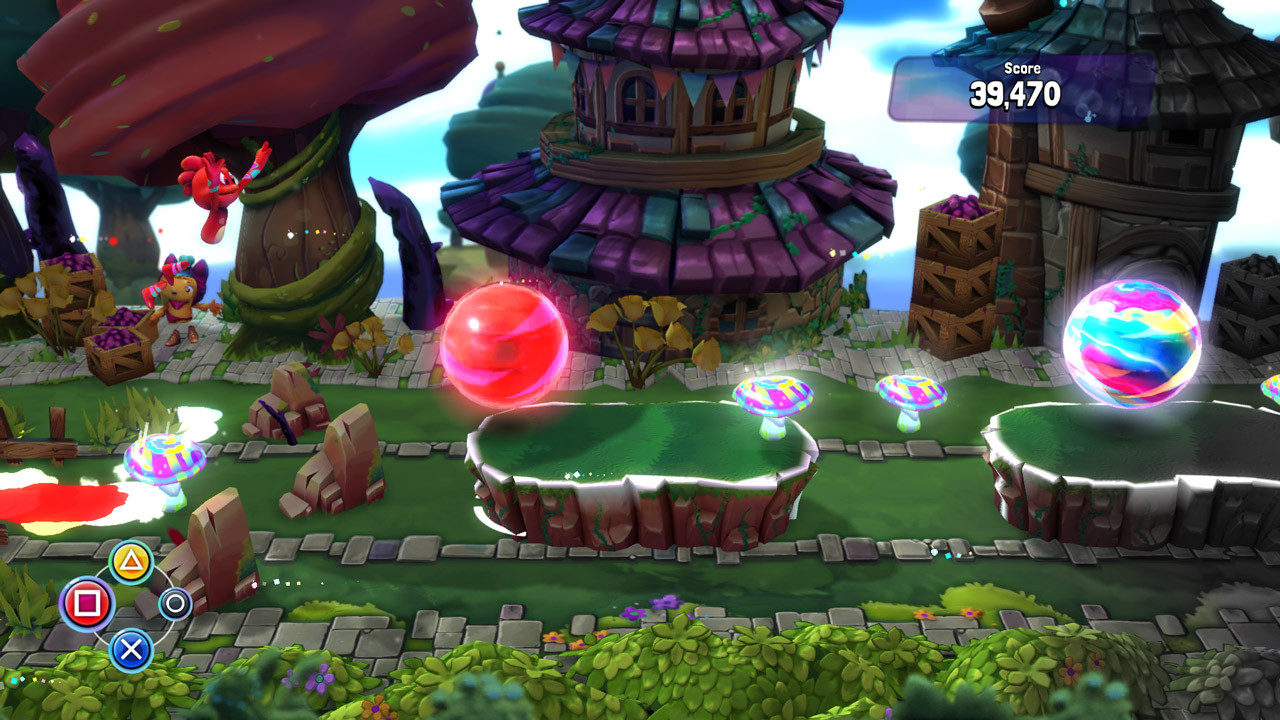Toggle the rainbow mushroom near the left platform

pyautogui.click(x=166, y=460)
